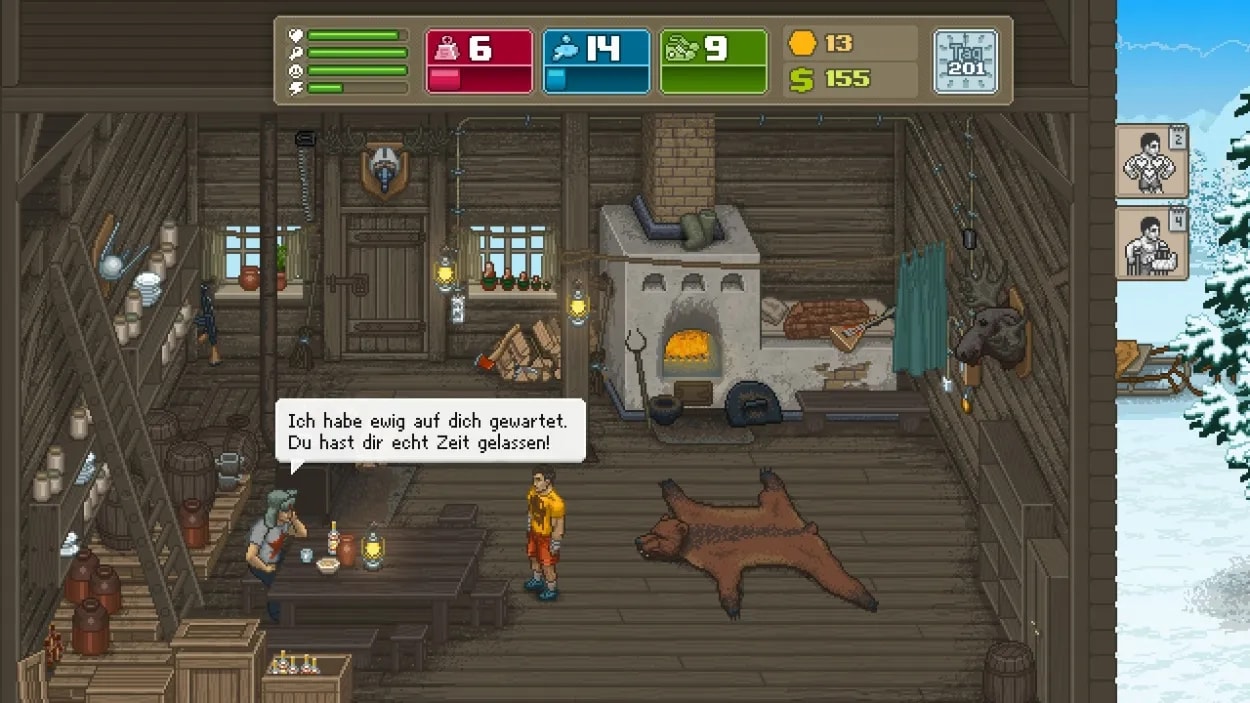
Task: Open the fighter card marked 4 days
Action: (x=1151, y=243)
